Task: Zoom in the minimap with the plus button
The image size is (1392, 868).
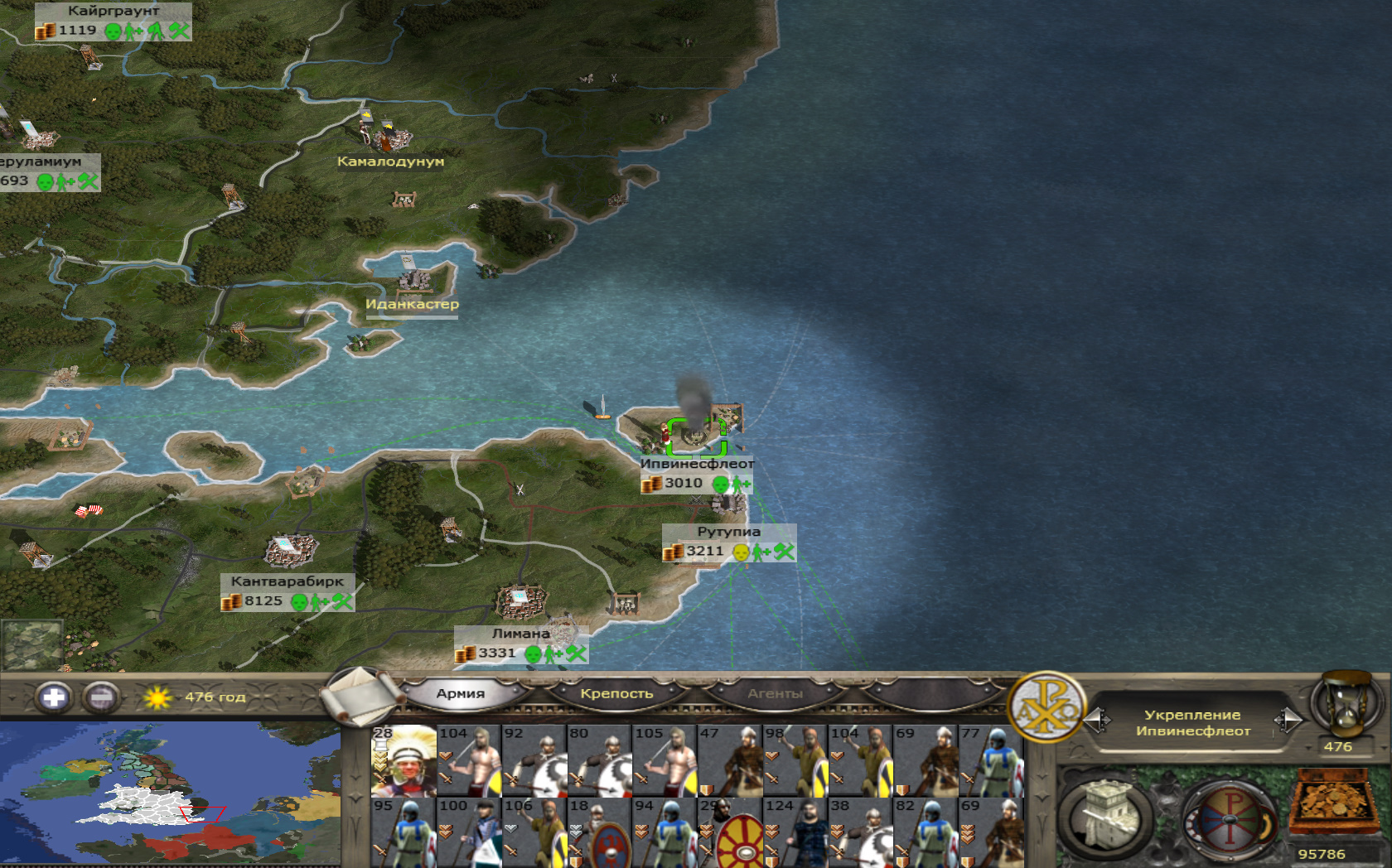Action: click(x=53, y=697)
